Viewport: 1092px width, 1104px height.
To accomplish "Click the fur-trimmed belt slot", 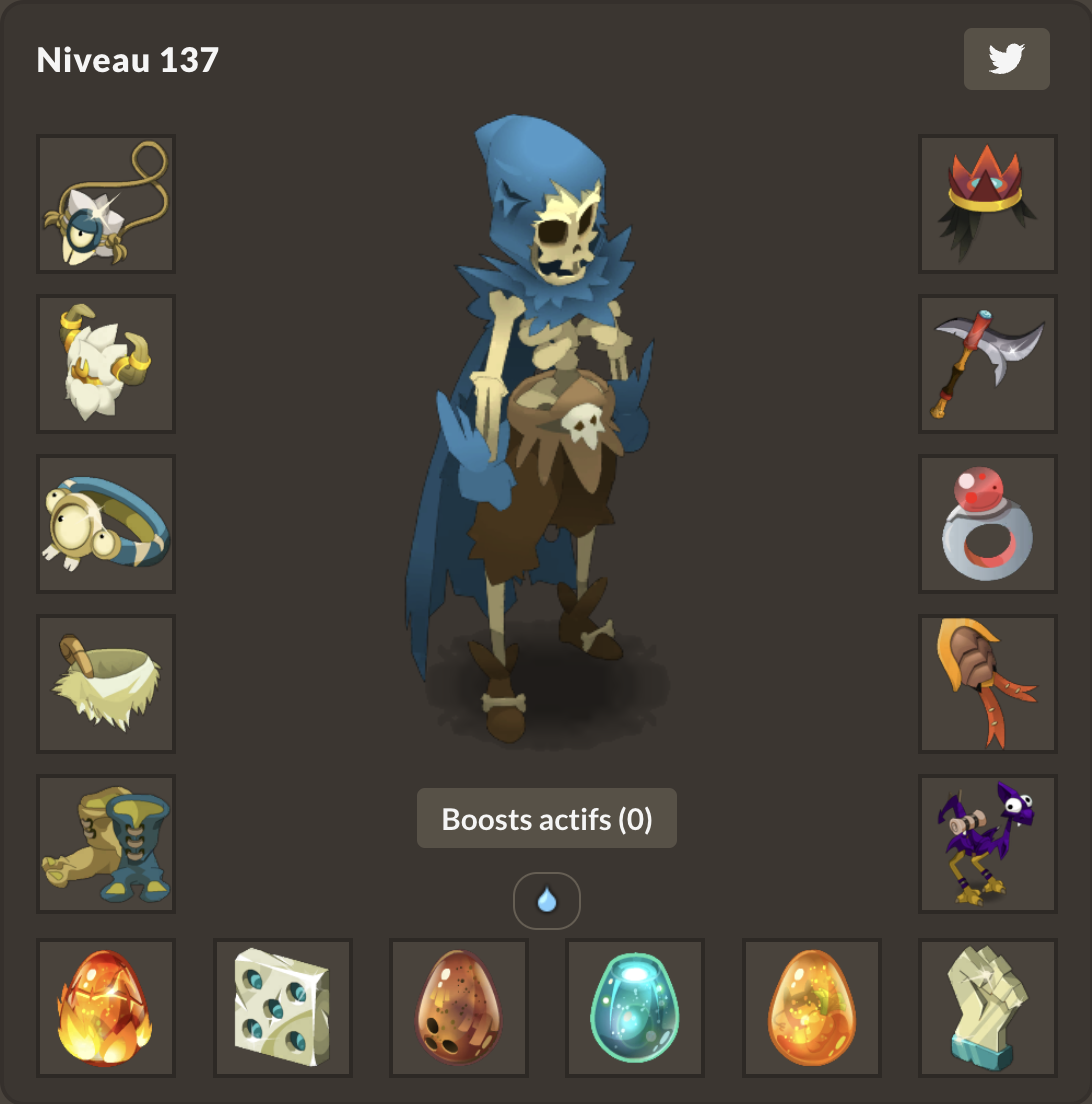I will (x=106, y=684).
